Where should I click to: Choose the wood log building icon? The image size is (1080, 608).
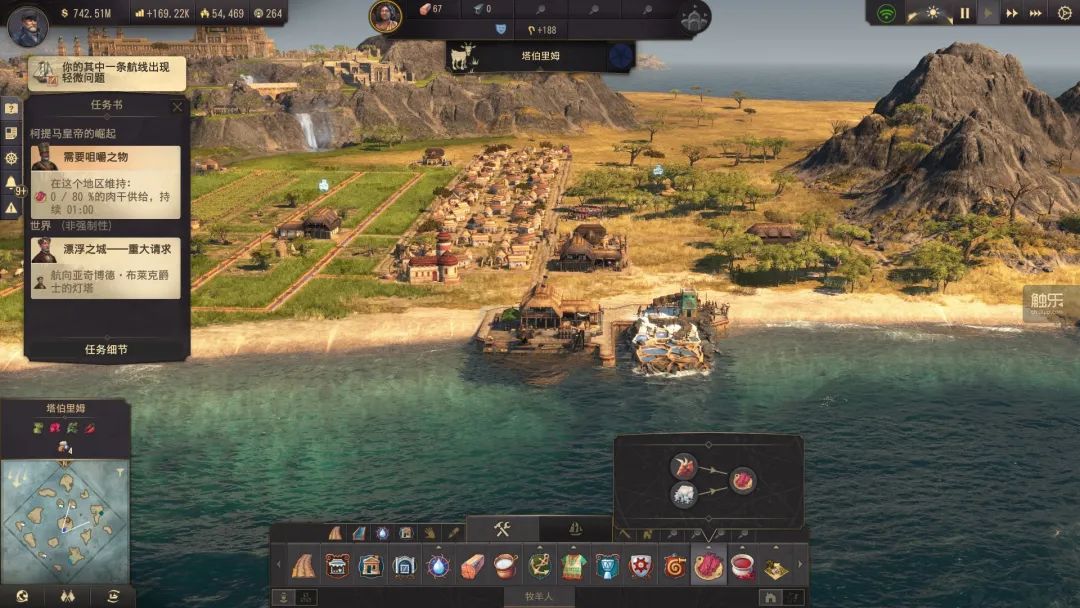tap(472, 566)
